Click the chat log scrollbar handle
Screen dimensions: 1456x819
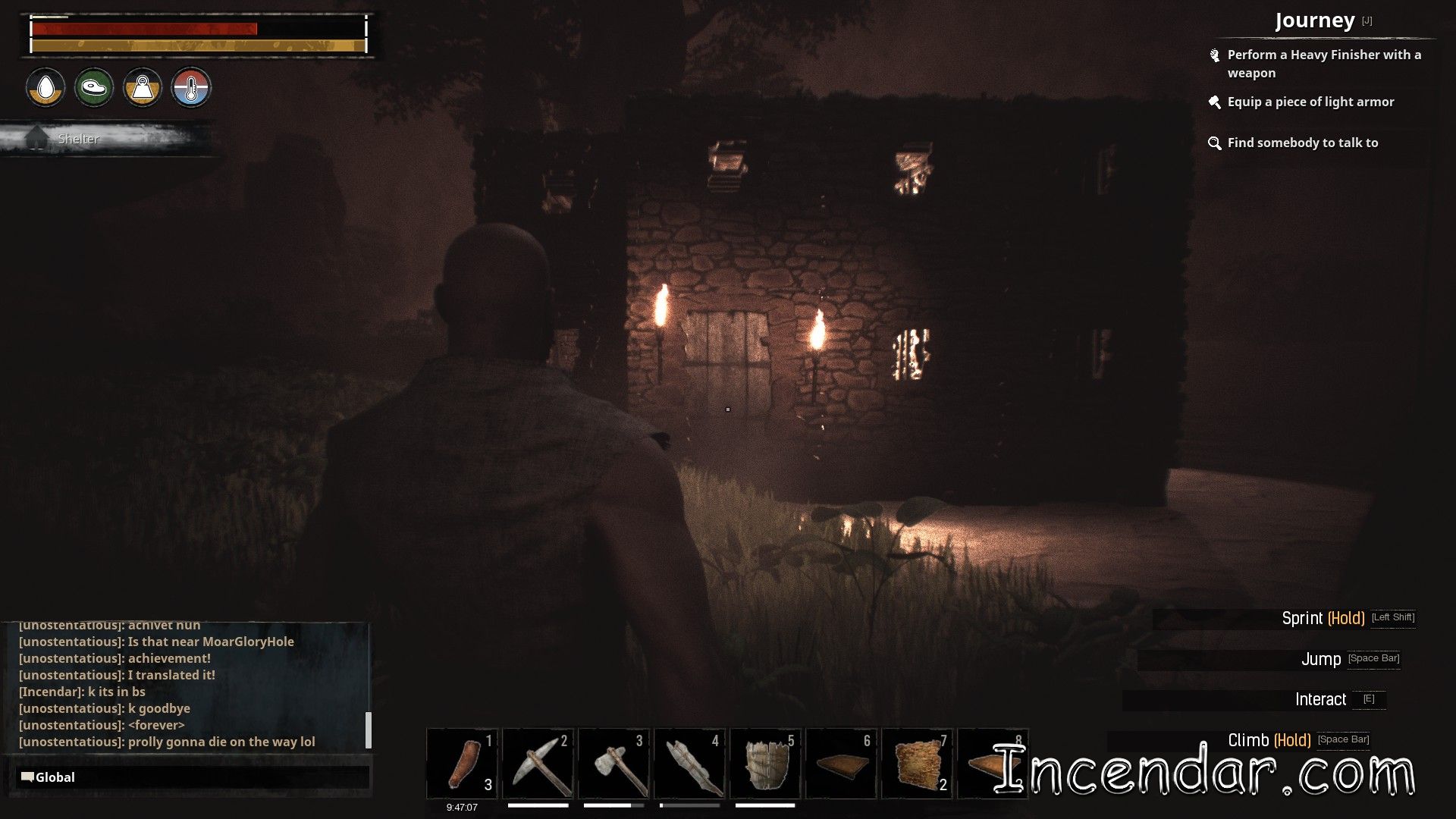coord(369,730)
